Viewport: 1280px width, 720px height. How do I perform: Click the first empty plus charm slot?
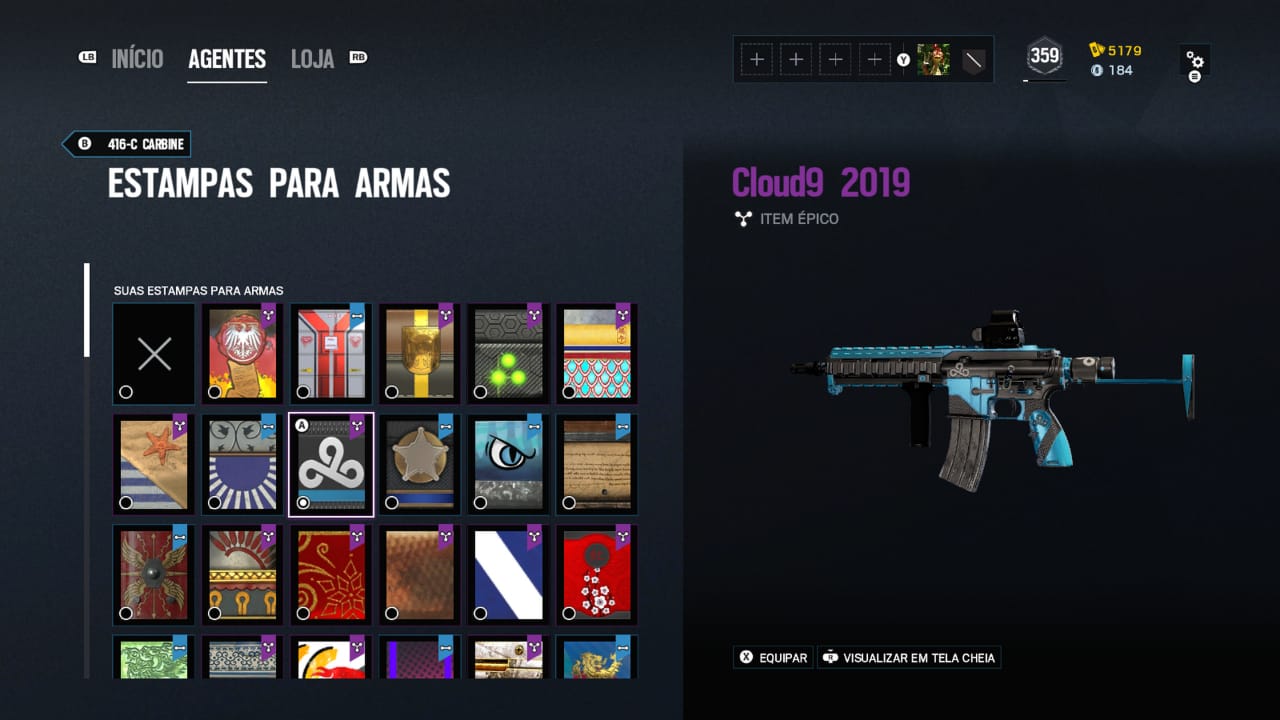(x=757, y=59)
